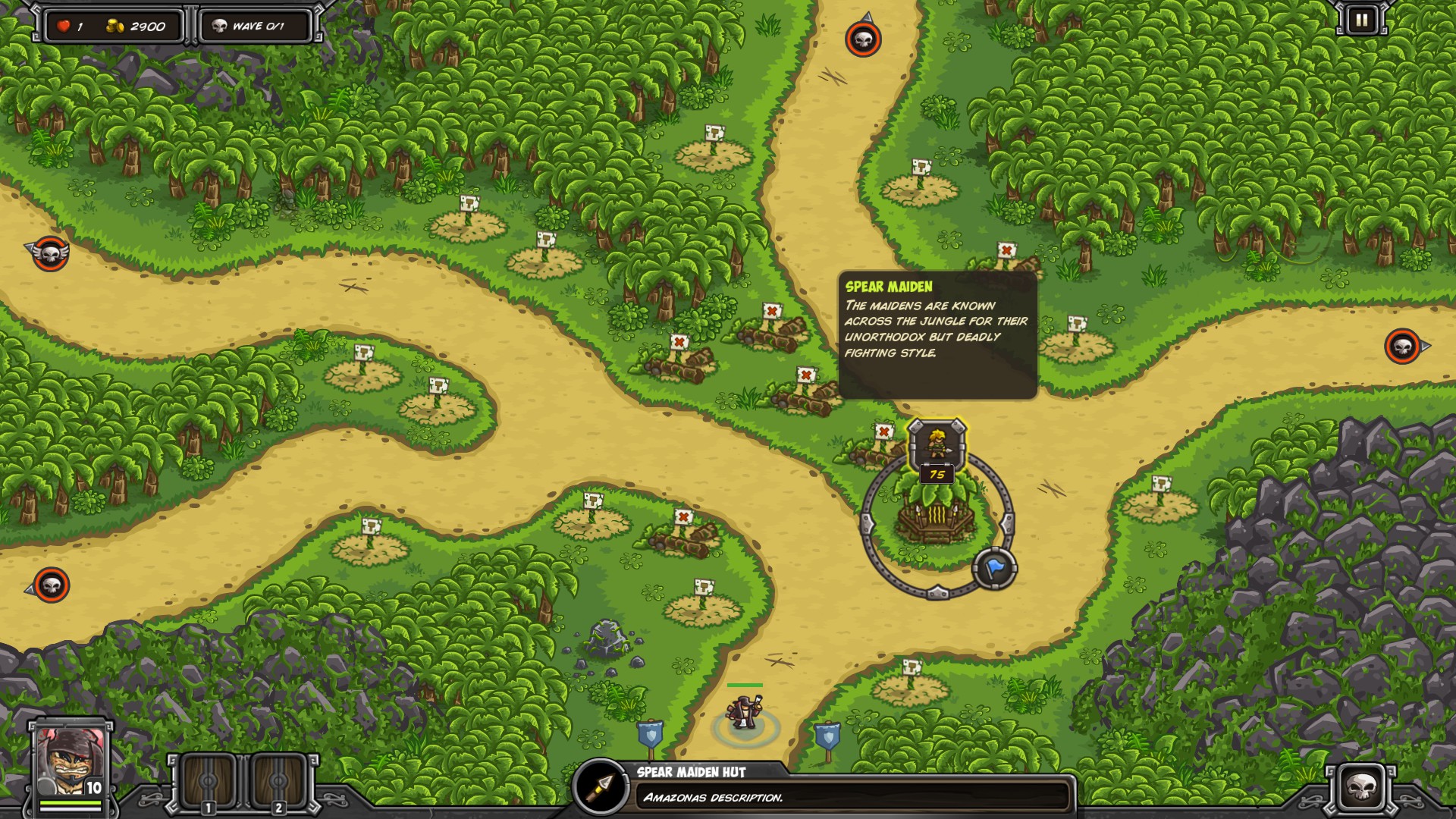Viewport: 1456px width, 819px height.
Task: Set rally point with blue flag button
Action: click(x=994, y=569)
